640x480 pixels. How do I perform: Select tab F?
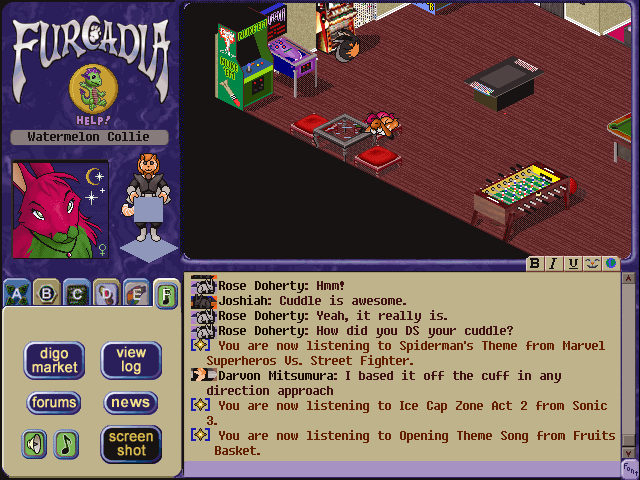pyautogui.click(x=167, y=294)
